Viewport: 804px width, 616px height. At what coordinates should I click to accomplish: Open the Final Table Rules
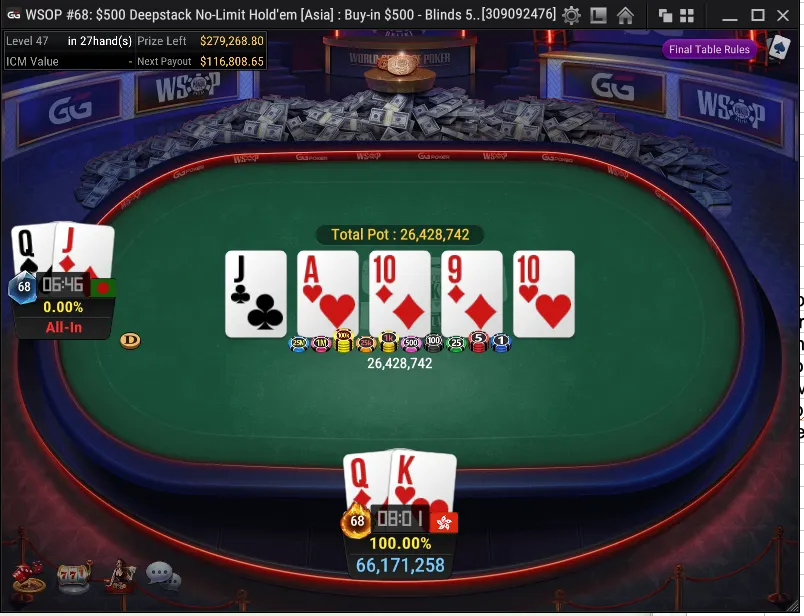709,49
